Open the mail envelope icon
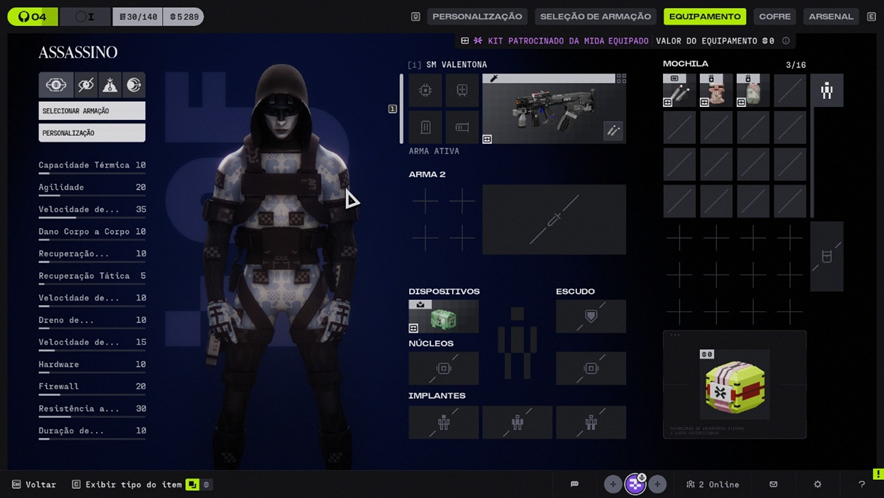Image resolution: width=884 pixels, height=498 pixels. (x=773, y=485)
